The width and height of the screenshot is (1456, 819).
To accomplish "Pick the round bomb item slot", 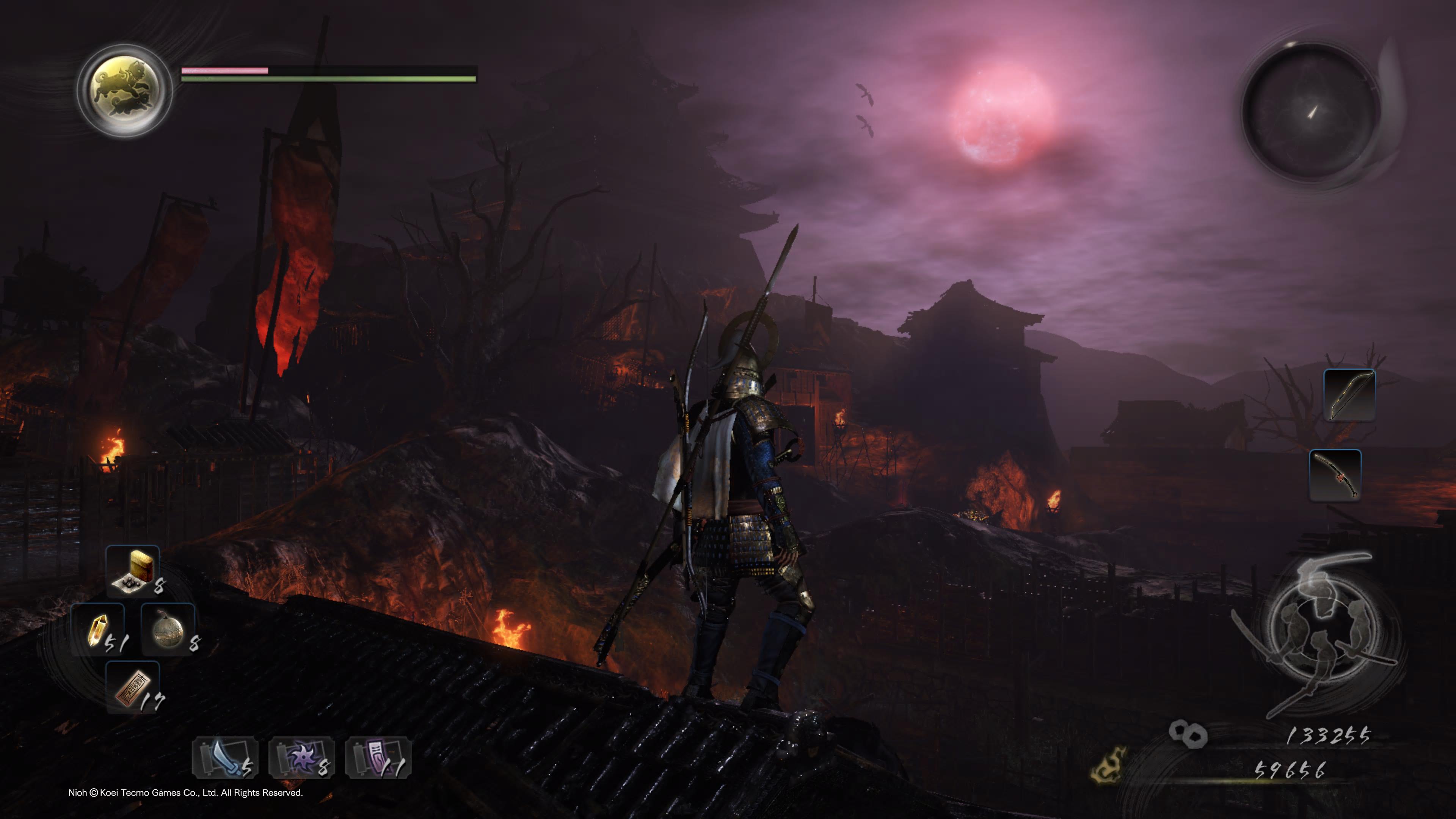I will coord(168,630).
